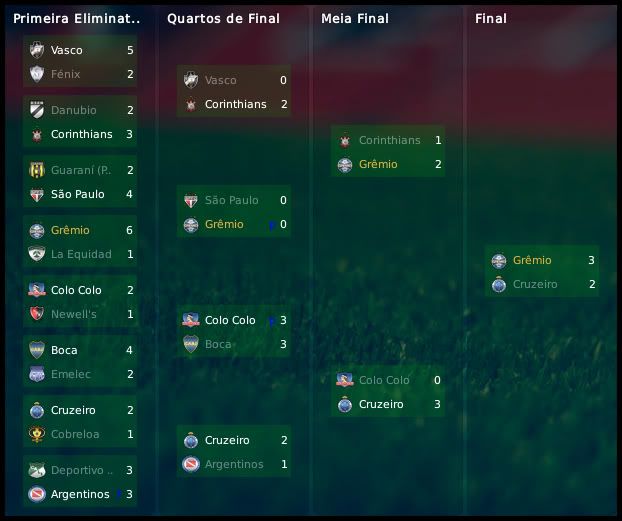Open the Fénix team link
The height and width of the screenshot is (521, 622).
[x=65, y=74]
